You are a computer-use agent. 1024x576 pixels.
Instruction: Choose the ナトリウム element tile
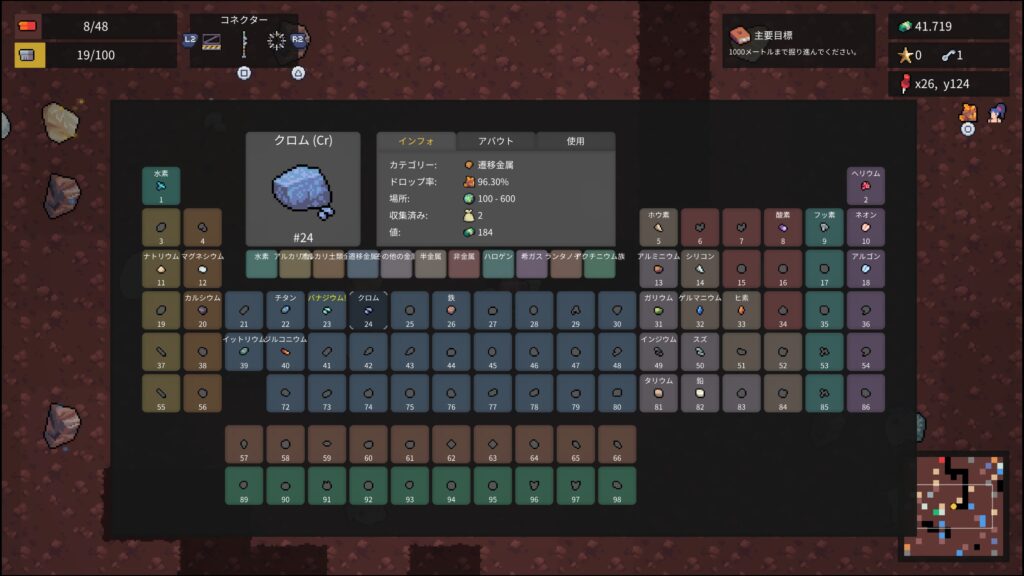(x=161, y=269)
